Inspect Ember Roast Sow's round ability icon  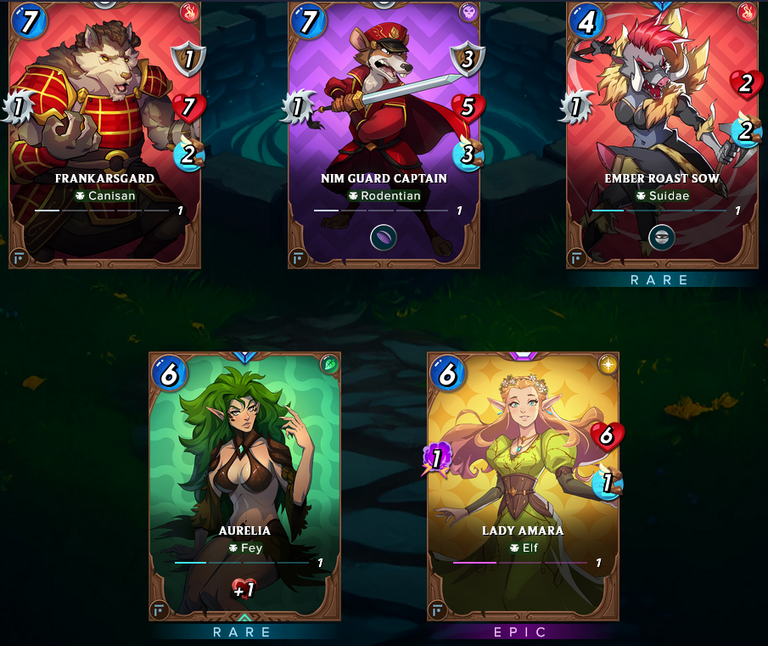click(661, 237)
